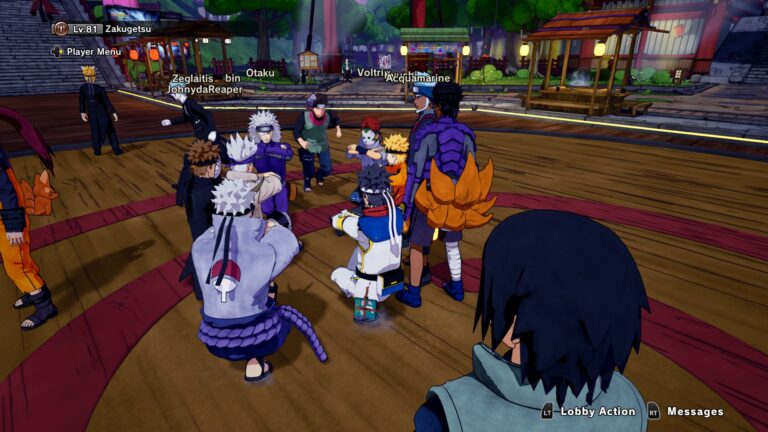
Task: Show the Messages panel
Action: pos(694,411)
